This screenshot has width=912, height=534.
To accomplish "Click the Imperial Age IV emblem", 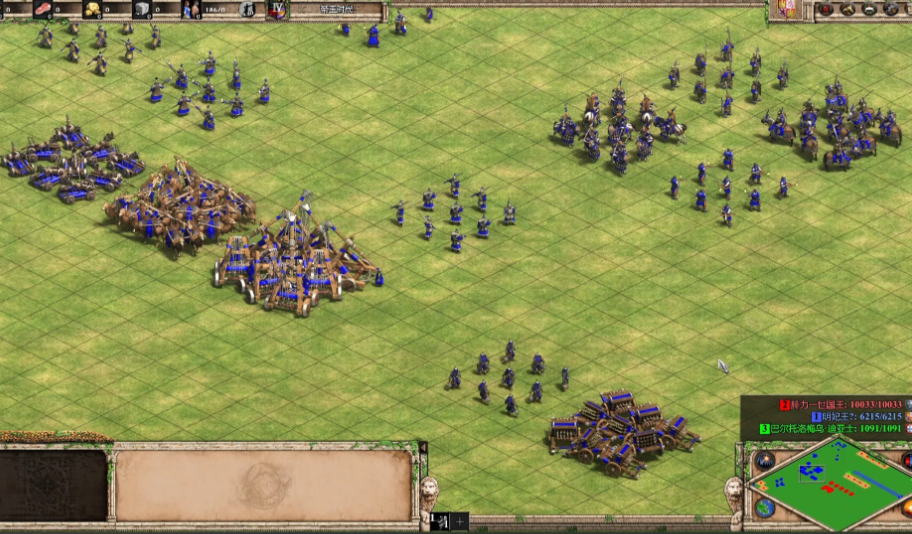I will click(x=277, y=10).
